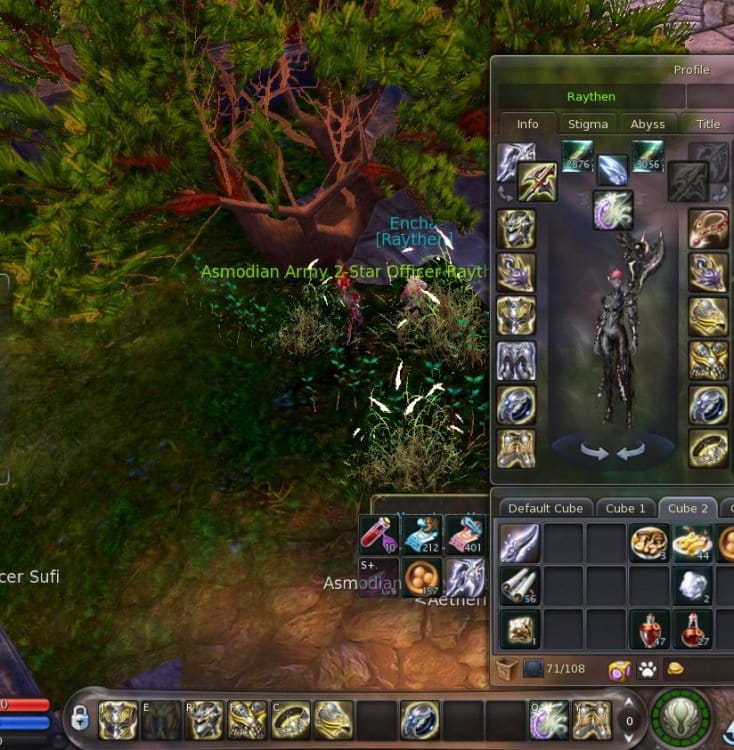
Task: Click the paw print pet button
Action: pyautogui.click(x=647, y=669)
